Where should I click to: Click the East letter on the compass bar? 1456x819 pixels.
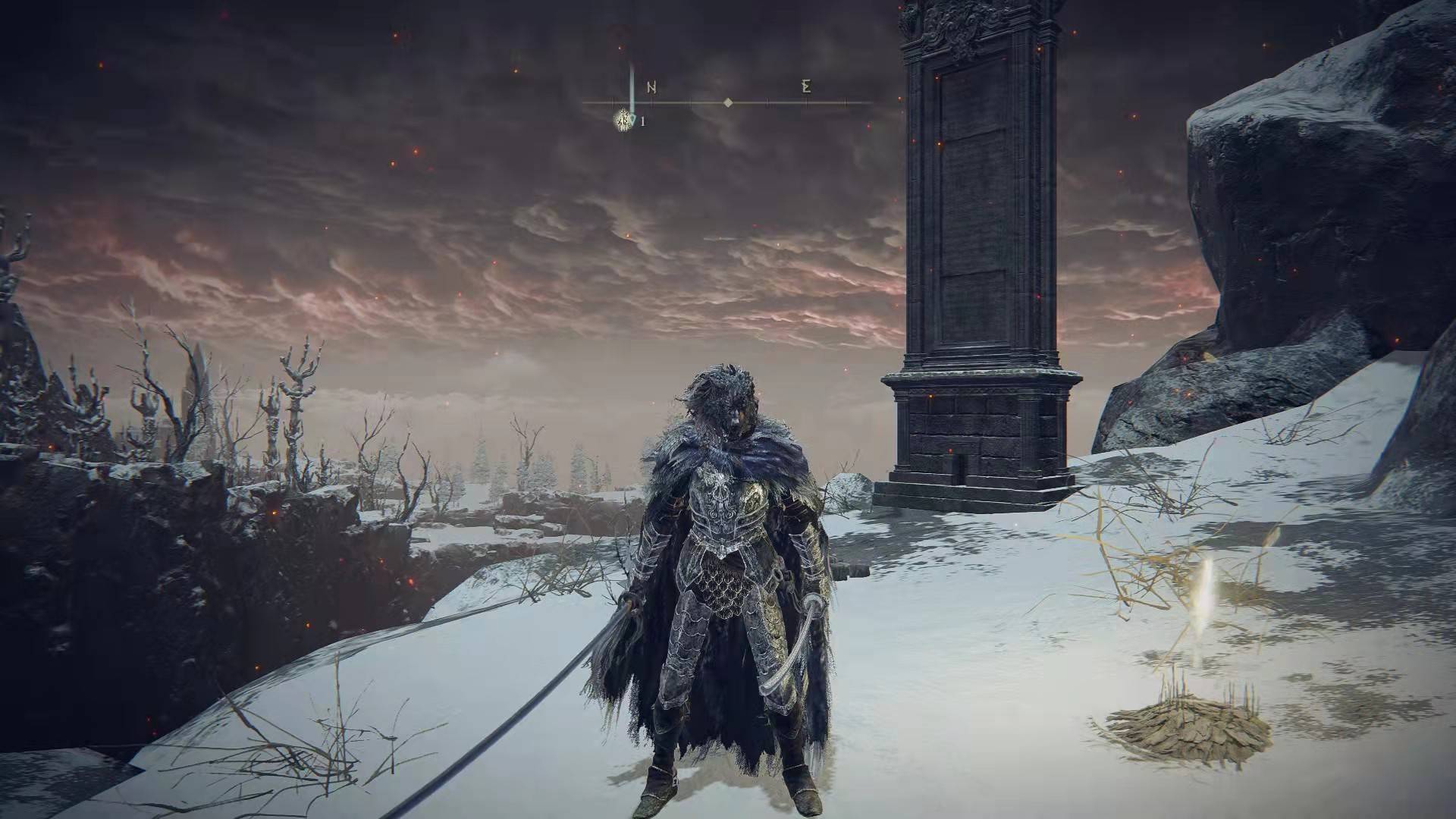806,86
